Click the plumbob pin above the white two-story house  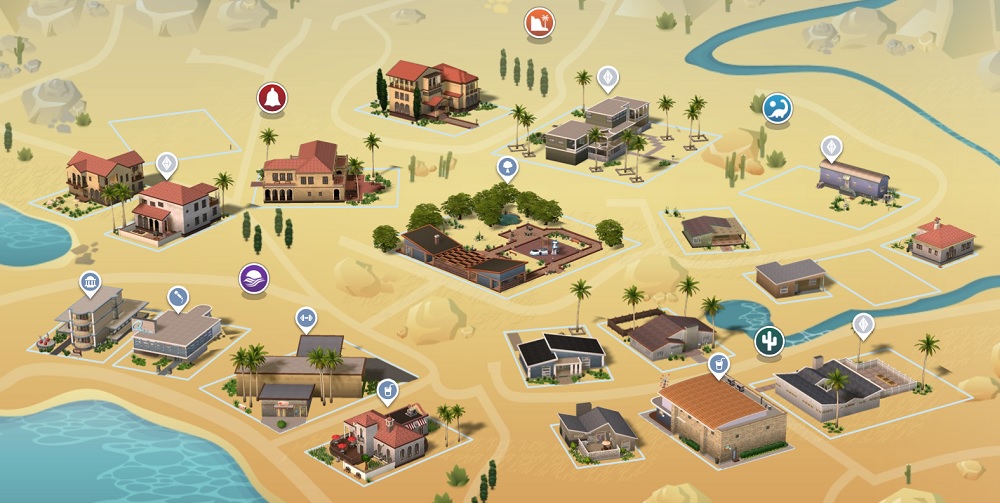pos(167,163)
